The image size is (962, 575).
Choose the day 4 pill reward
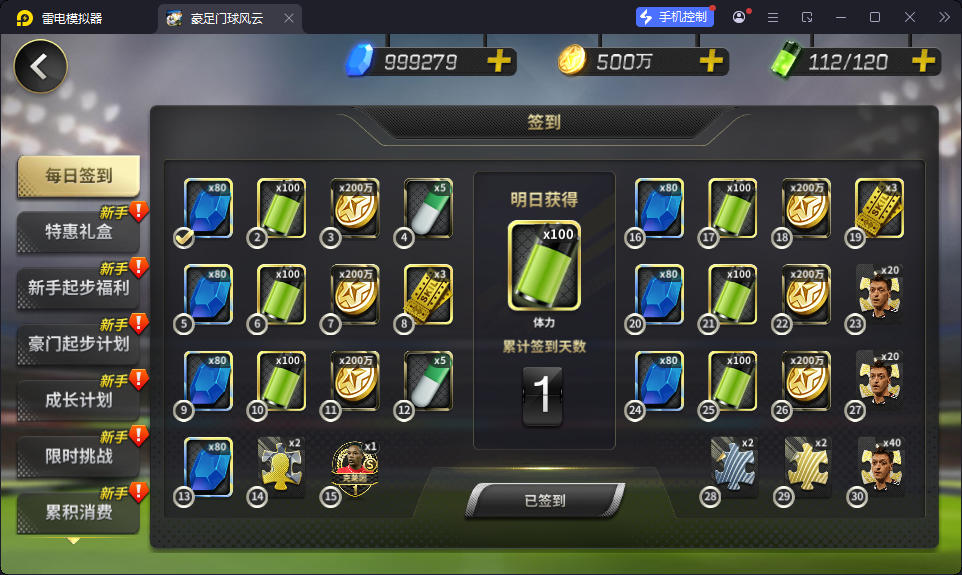coord(428,208)
